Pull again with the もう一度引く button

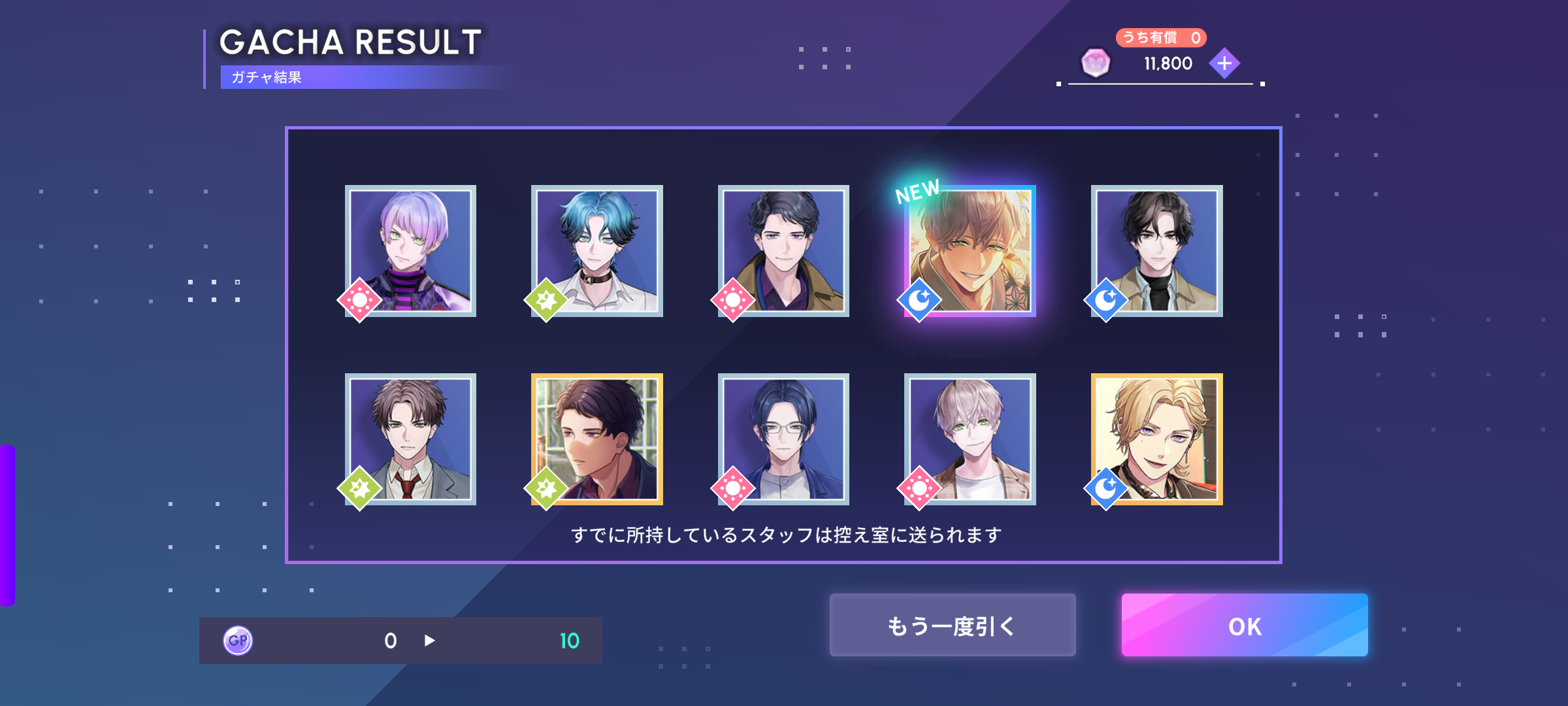[952, 626]
